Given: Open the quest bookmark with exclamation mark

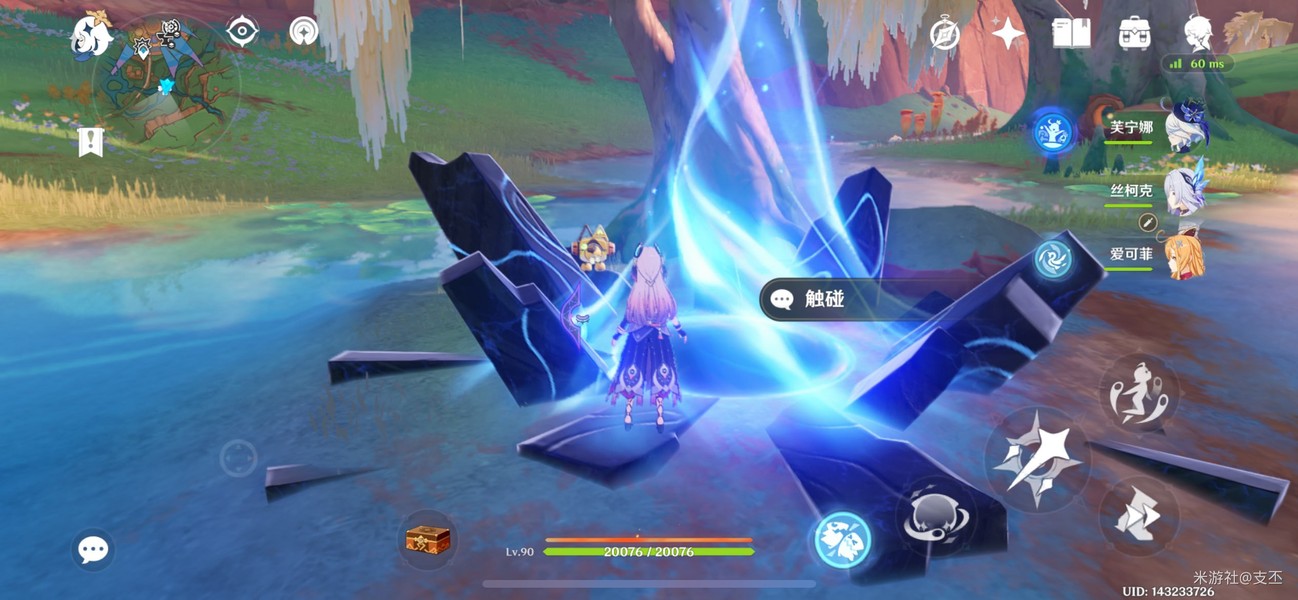Looking at the screenshot, I should tap(90, 142).
